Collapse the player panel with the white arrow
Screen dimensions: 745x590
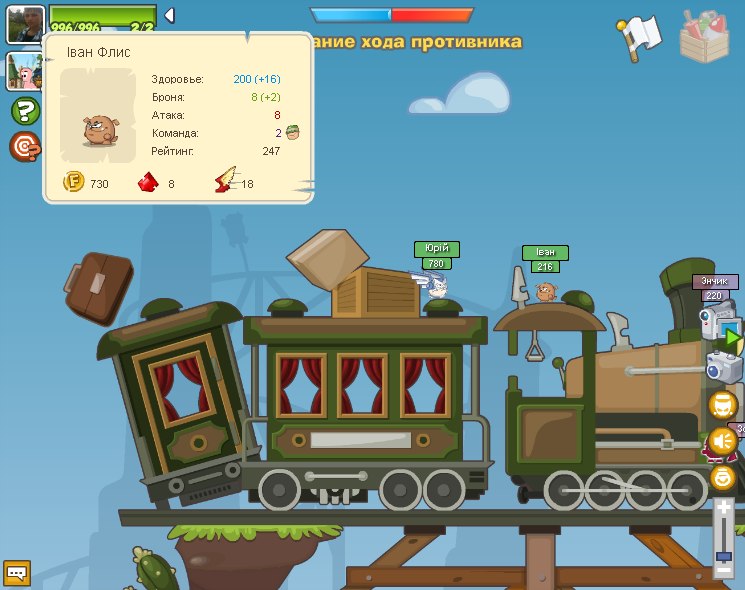(x=169, y=15)
